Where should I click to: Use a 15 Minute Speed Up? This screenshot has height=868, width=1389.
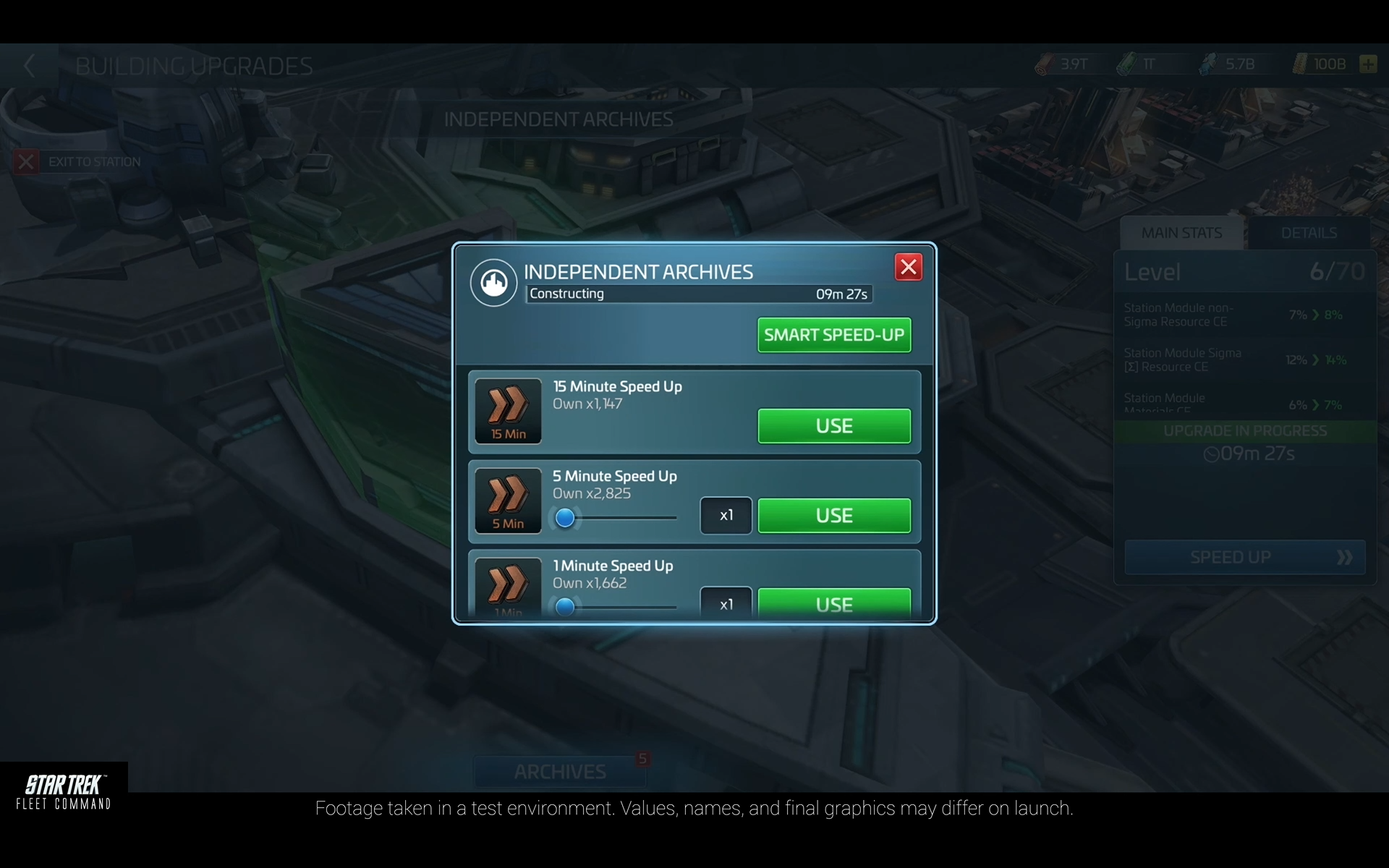tap(833, 426)
